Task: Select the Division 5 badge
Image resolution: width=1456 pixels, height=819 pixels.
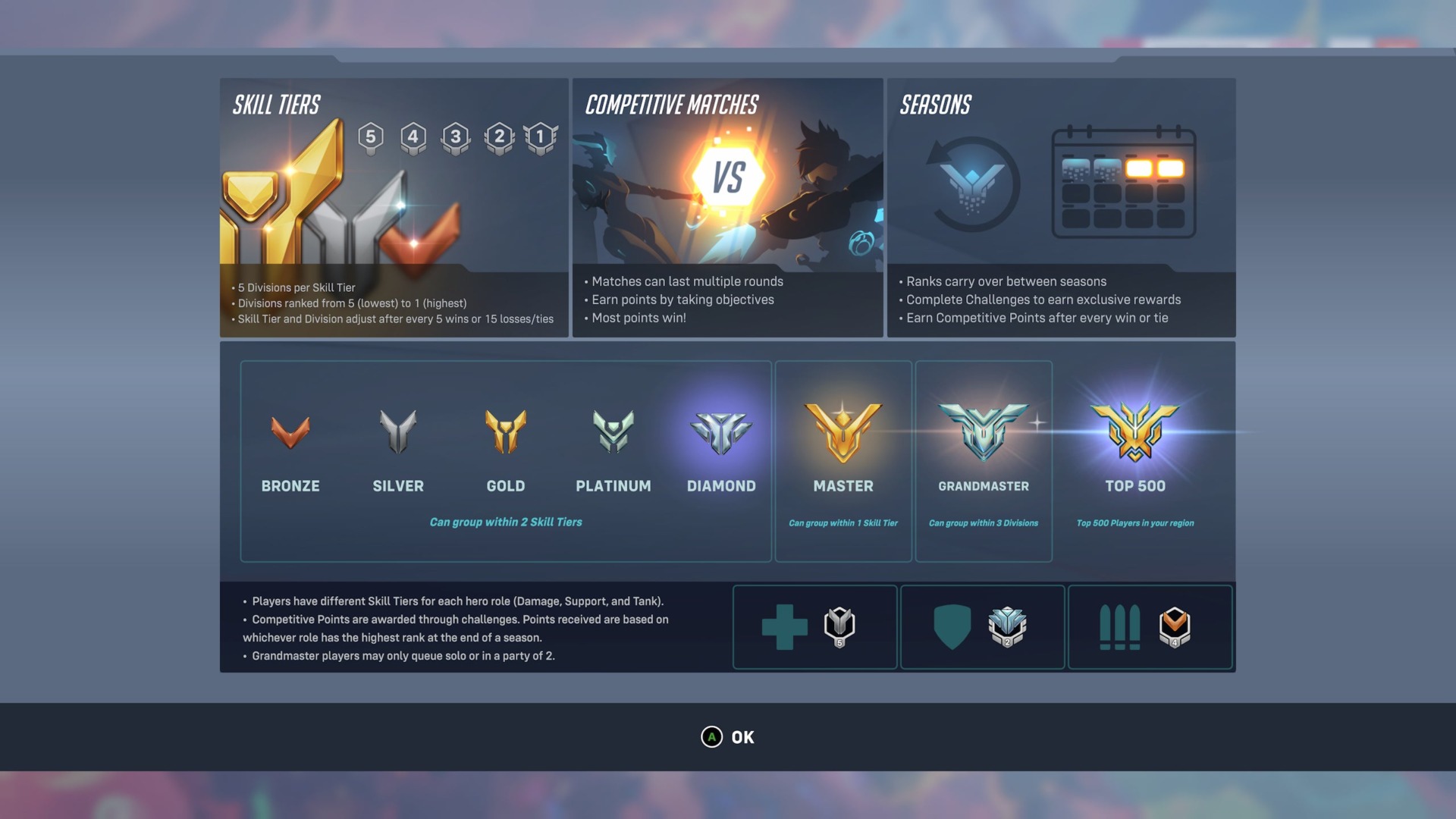Action: [371, 139]
